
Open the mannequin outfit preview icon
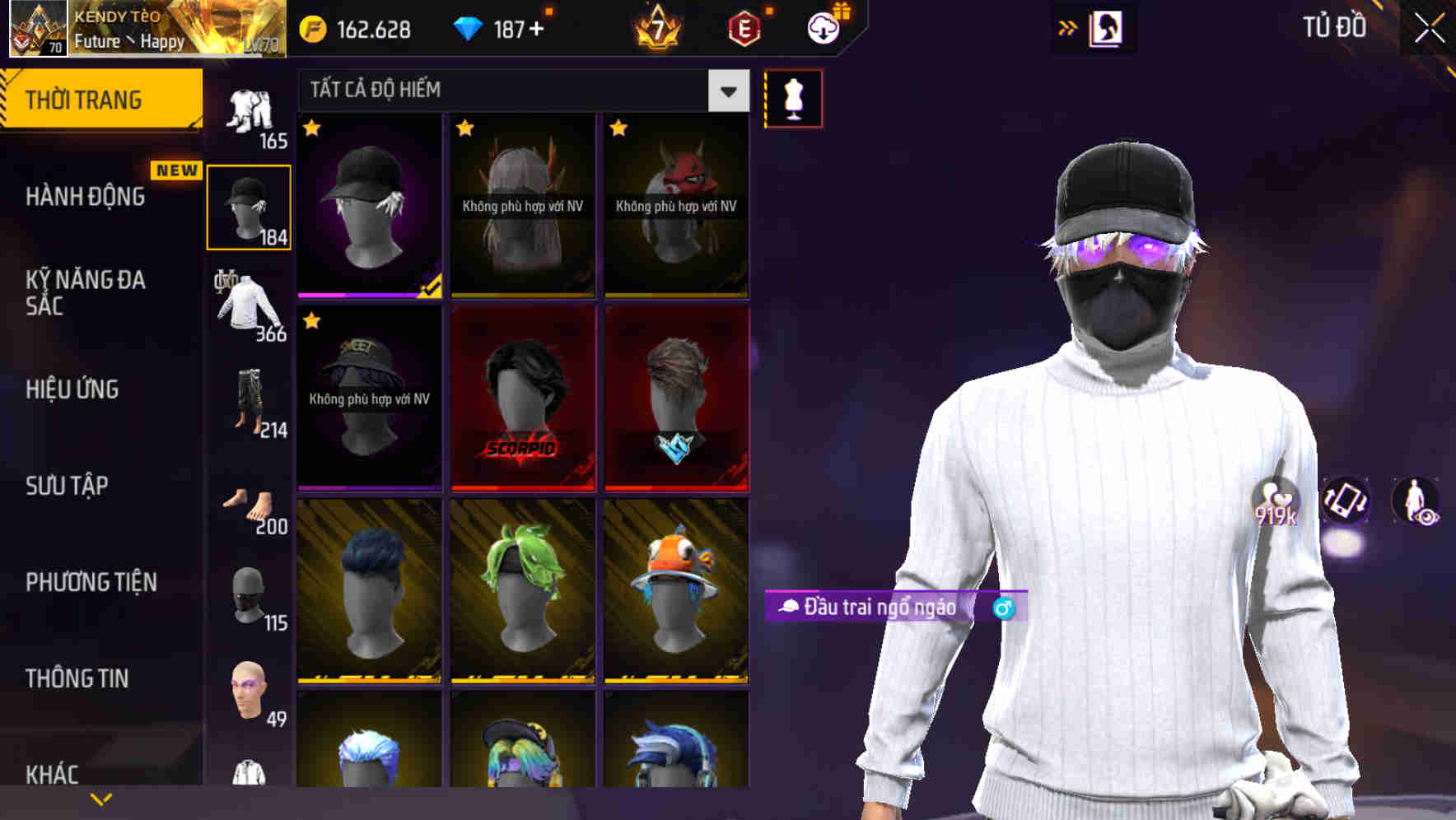(x=791, y=97)
